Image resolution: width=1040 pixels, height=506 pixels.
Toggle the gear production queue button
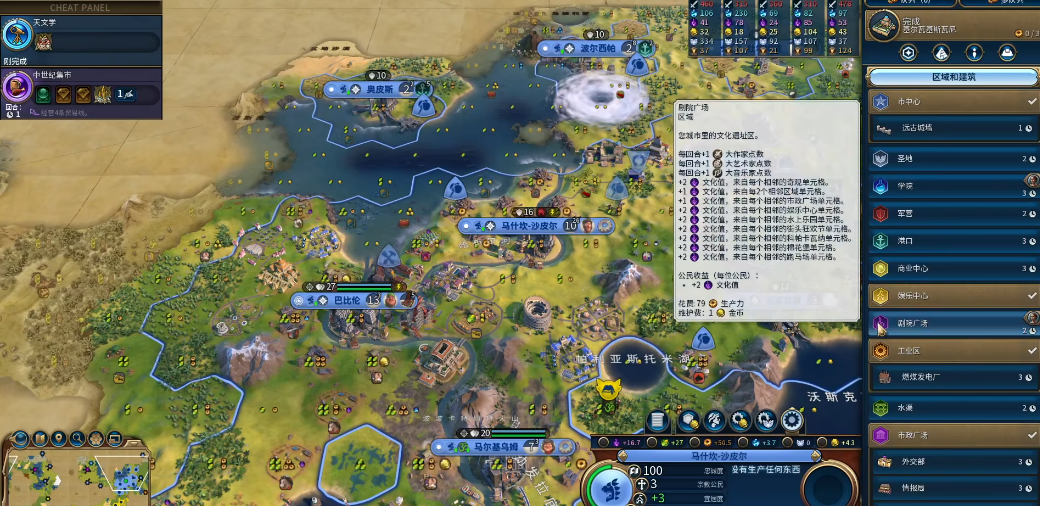pyautogui.click(x=792, y=420)
